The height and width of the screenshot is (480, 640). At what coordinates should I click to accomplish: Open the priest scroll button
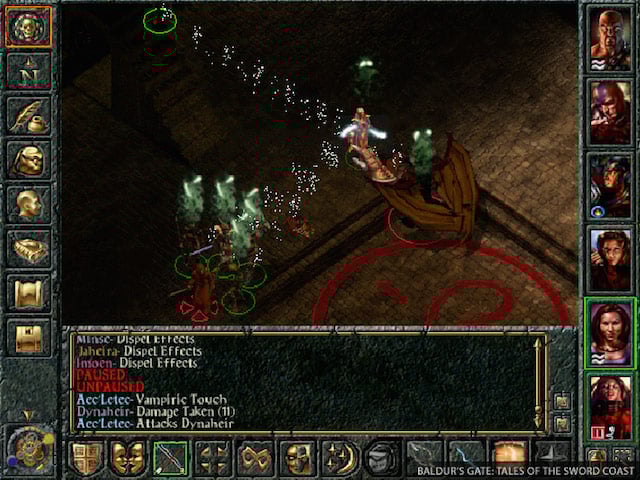coord(29,293)
